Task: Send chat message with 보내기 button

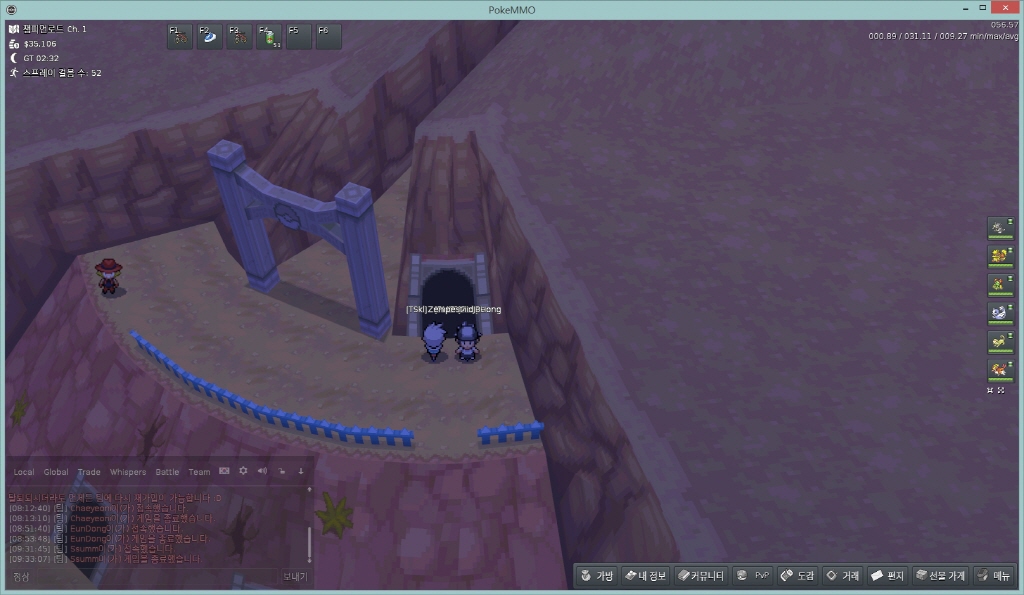Action: pos(294,576)
